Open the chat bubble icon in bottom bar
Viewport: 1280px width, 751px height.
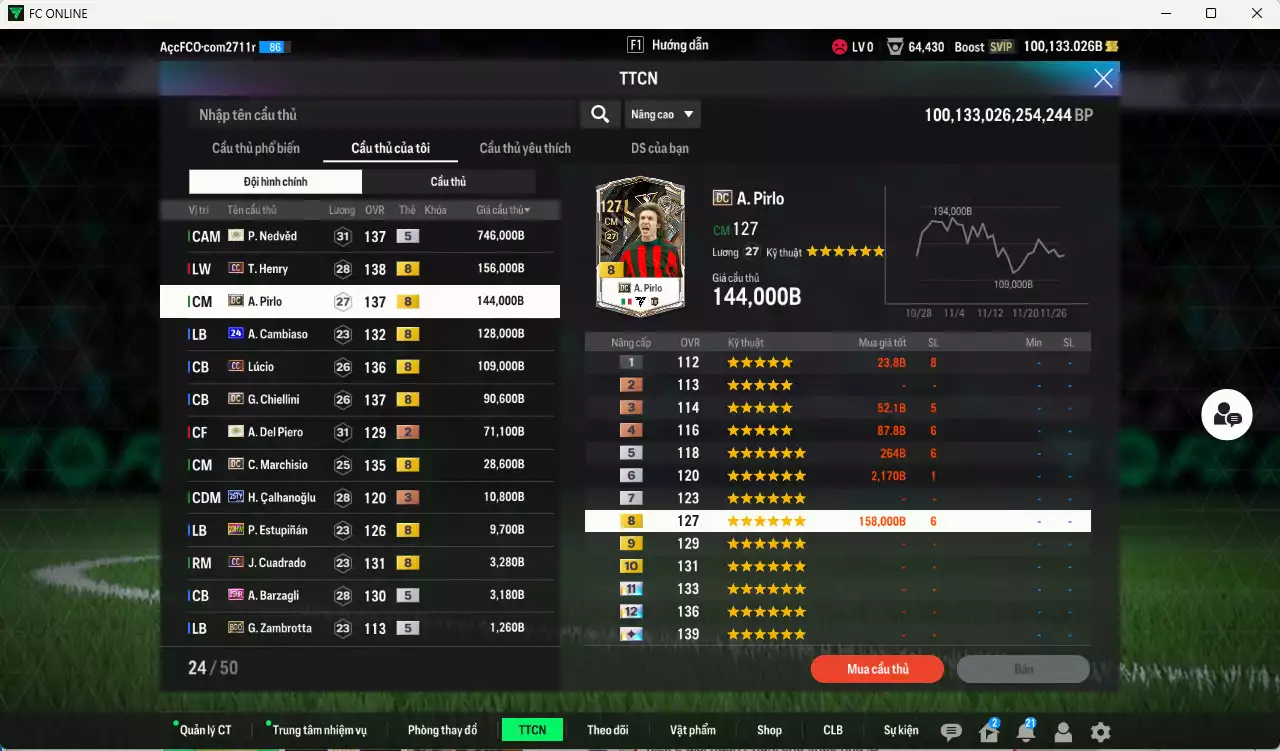pos(951,733)
